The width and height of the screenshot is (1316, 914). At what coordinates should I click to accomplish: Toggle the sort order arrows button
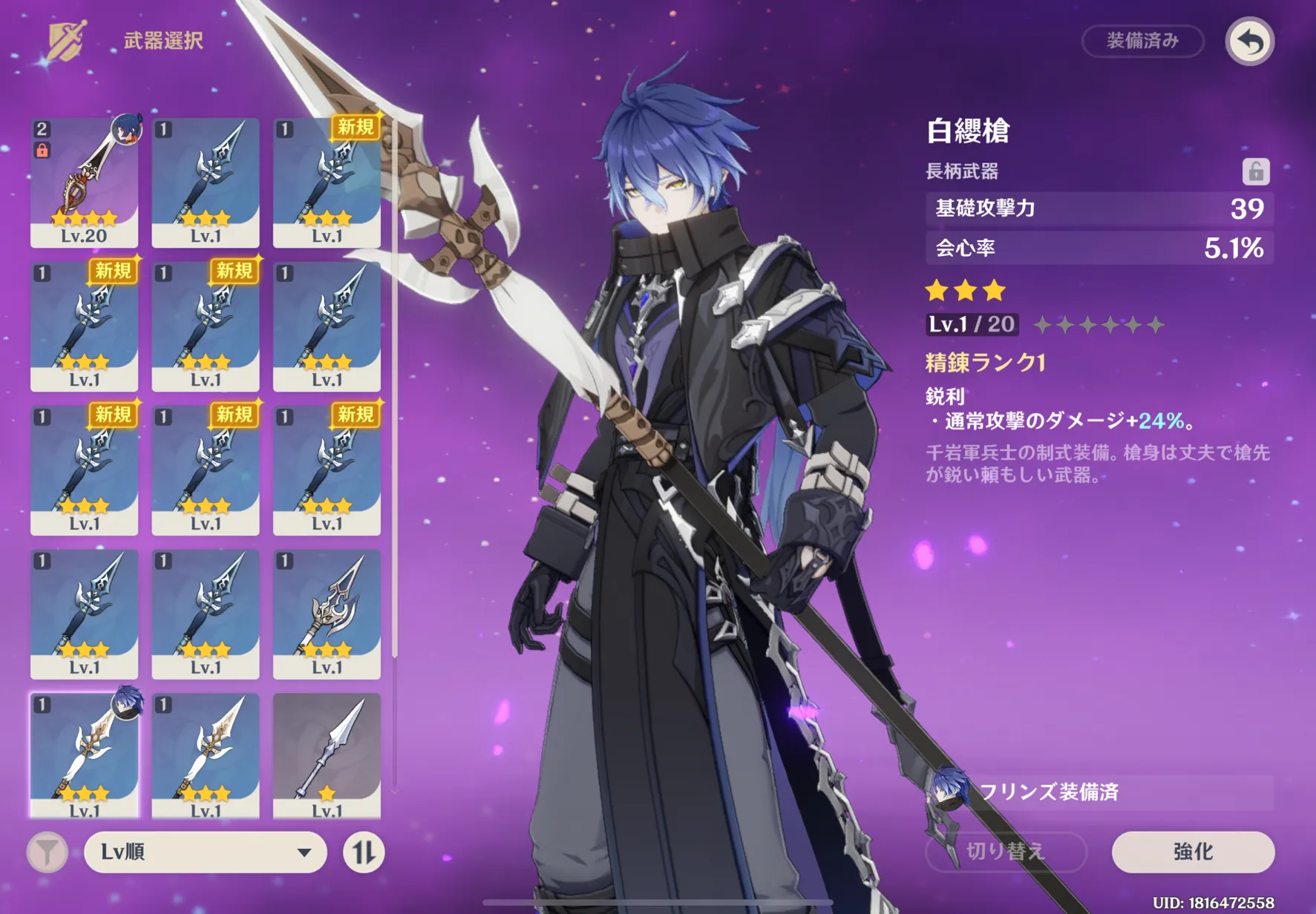364,852
